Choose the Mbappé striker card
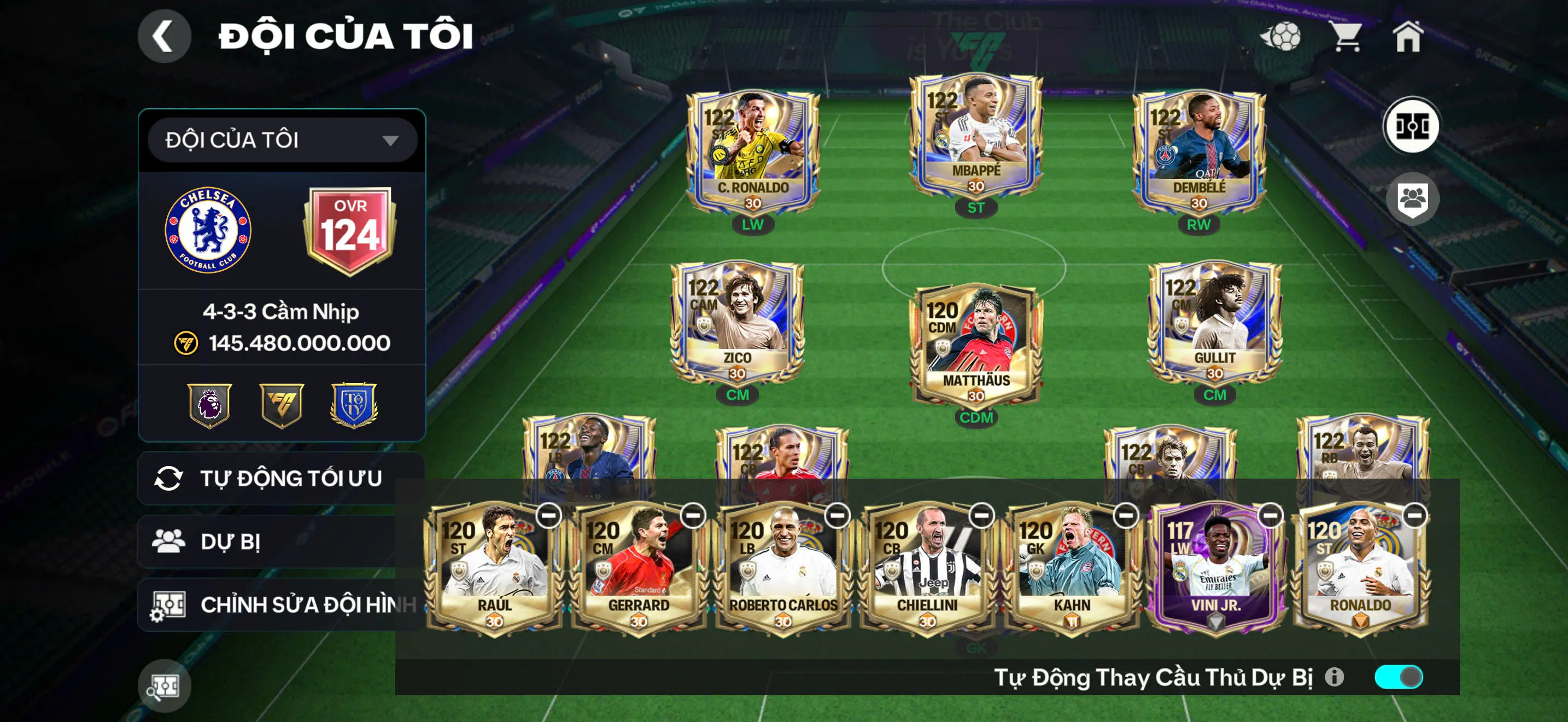The width and height of the screenshot is (1568, 722). 976,137
